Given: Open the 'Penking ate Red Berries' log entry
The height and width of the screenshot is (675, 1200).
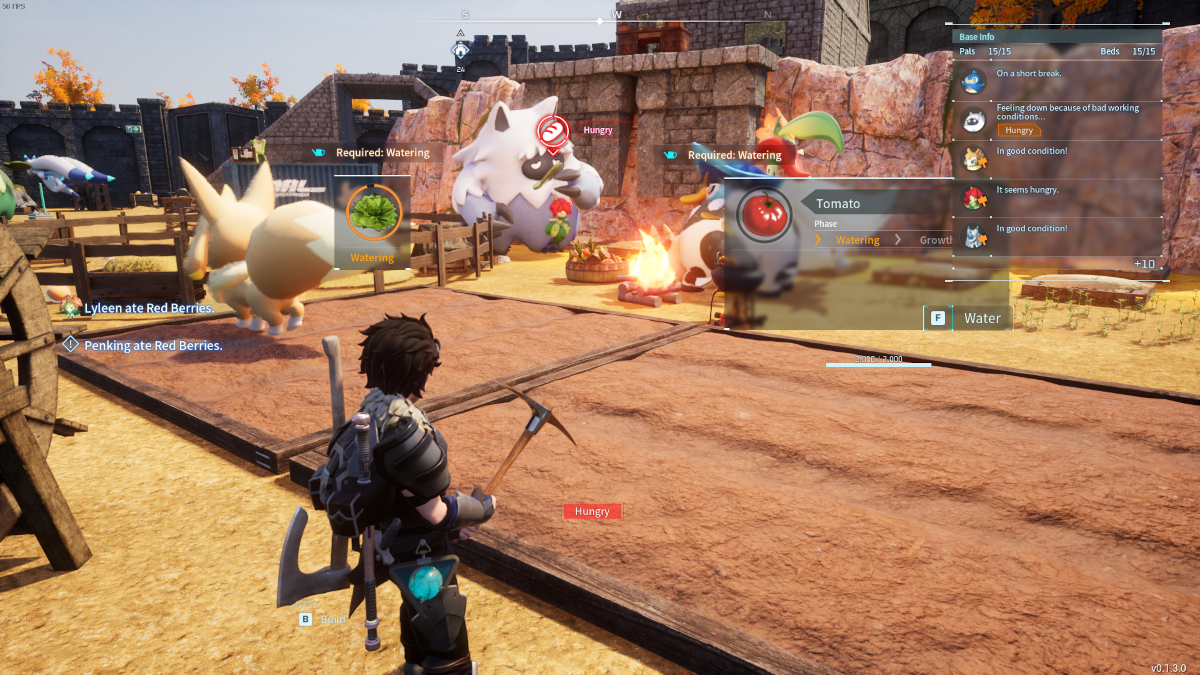Looking at the screenshot, I should click(152, 345).
